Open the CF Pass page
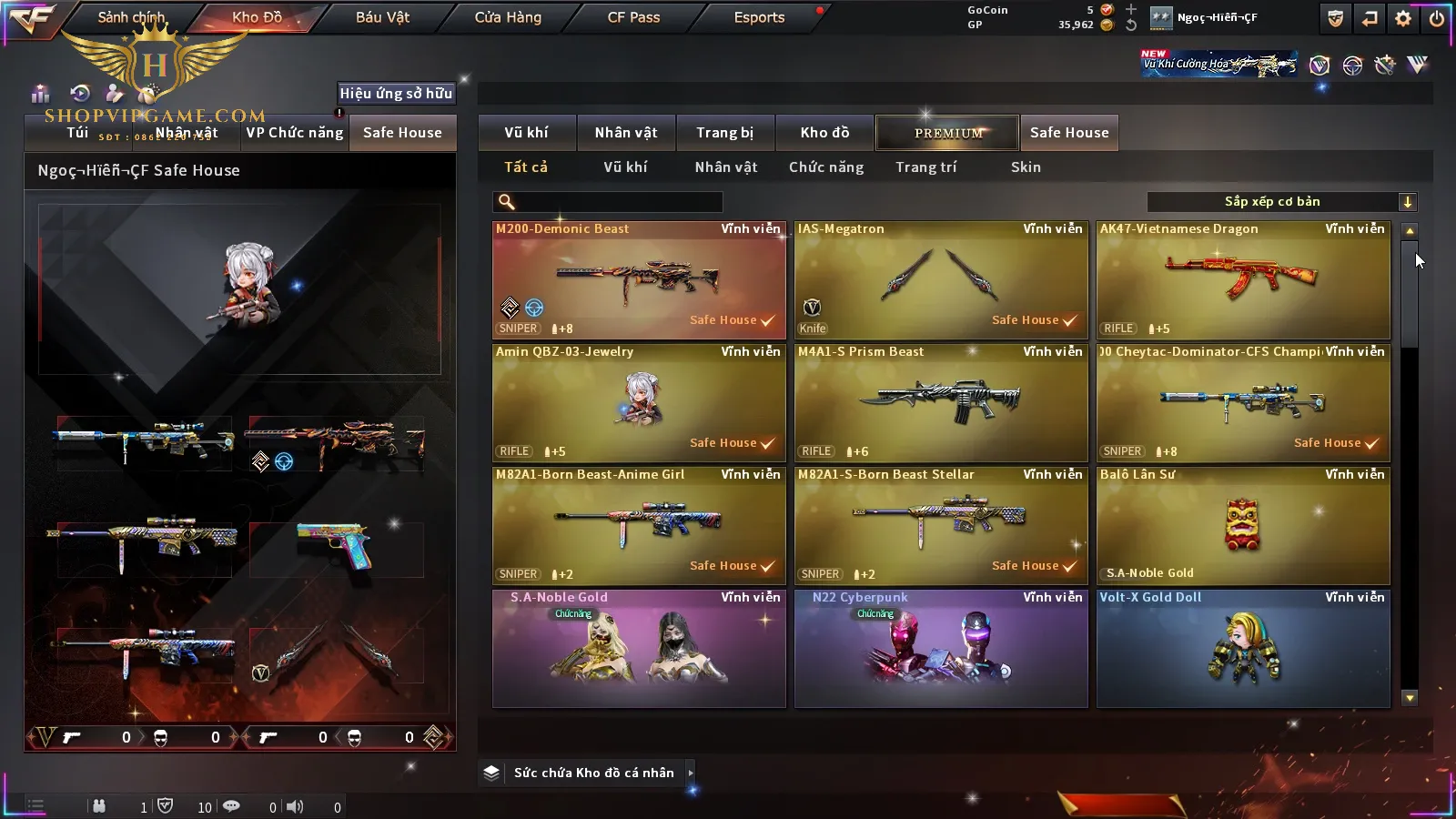 click(x=633, y=17)
